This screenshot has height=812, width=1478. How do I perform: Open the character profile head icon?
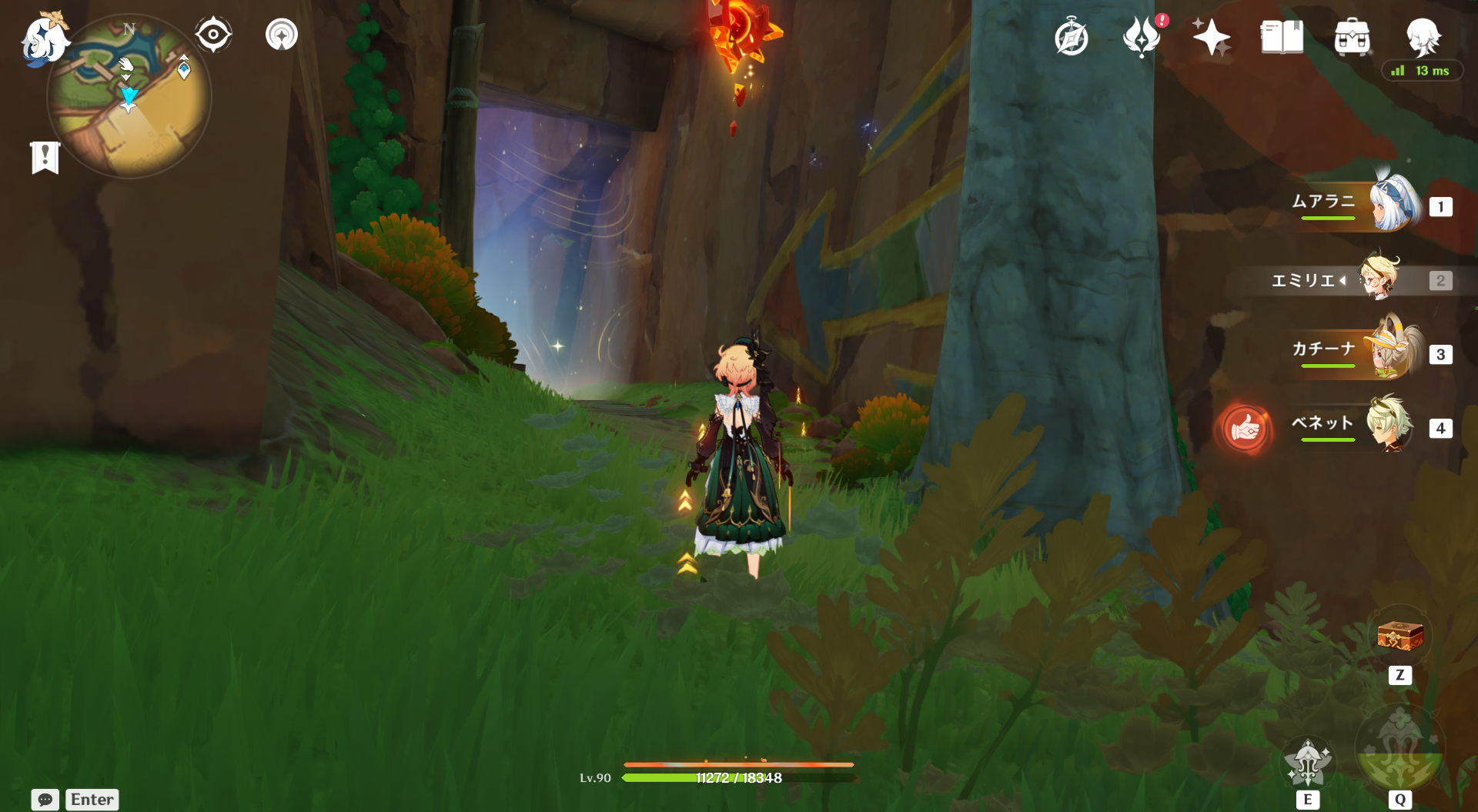coord(1423,35)
